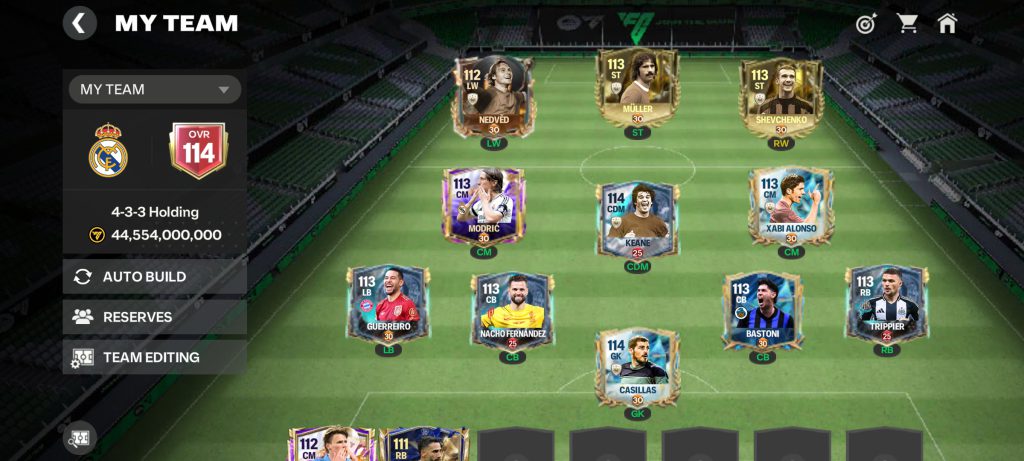Select the Nacho Fernandez CB card
Screen dimensions: 1024x461
513,311
